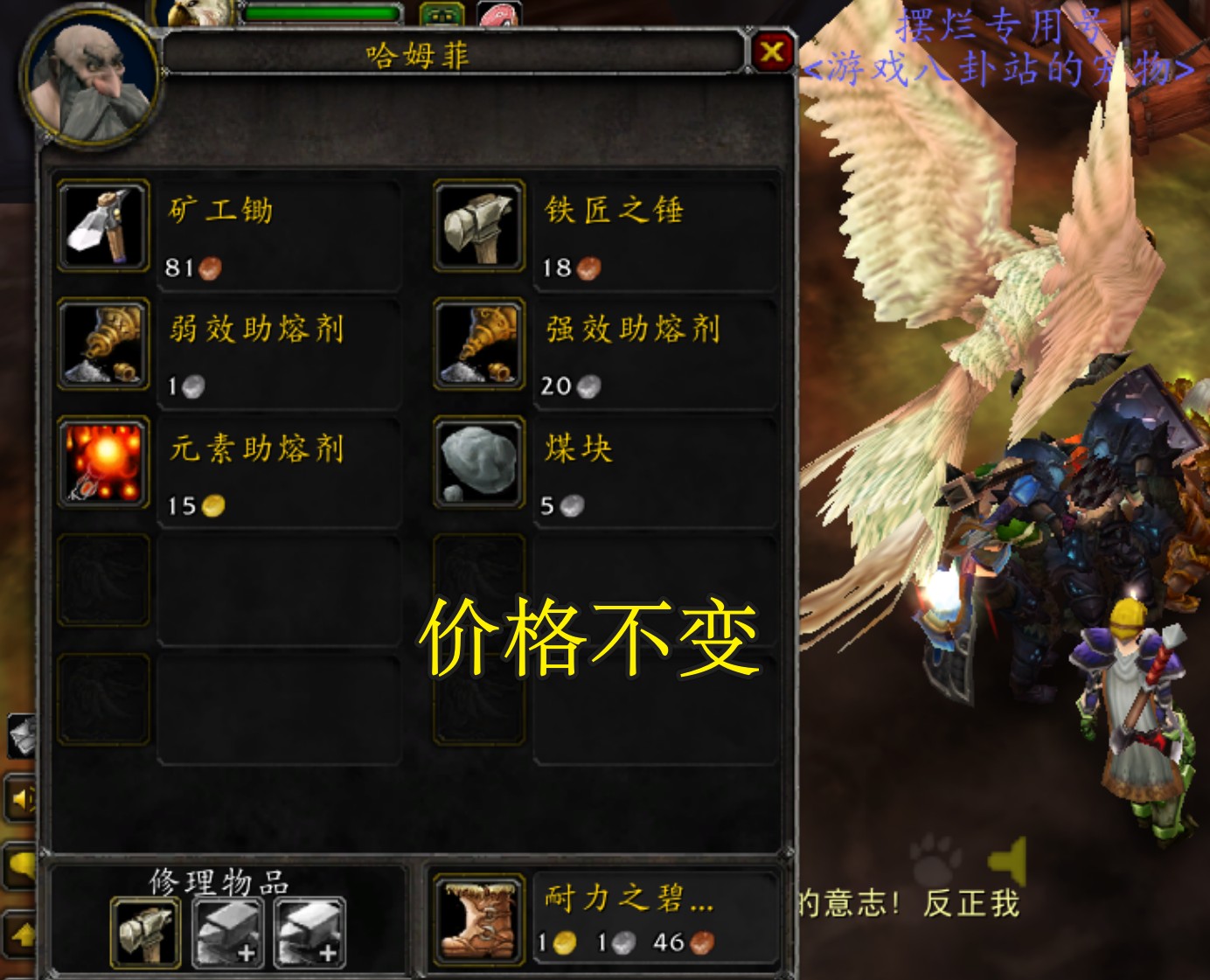Click the green health bar at top
Viewport: 1210px width, 980px height.
pyautogui.click(x=320, y=14)
